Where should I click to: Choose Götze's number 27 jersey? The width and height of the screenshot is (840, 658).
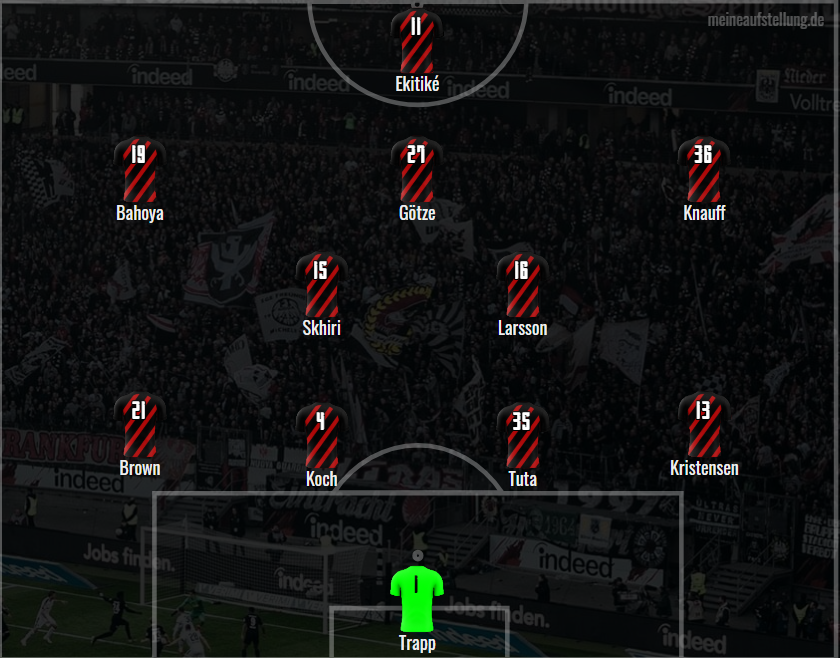[417, 170]
